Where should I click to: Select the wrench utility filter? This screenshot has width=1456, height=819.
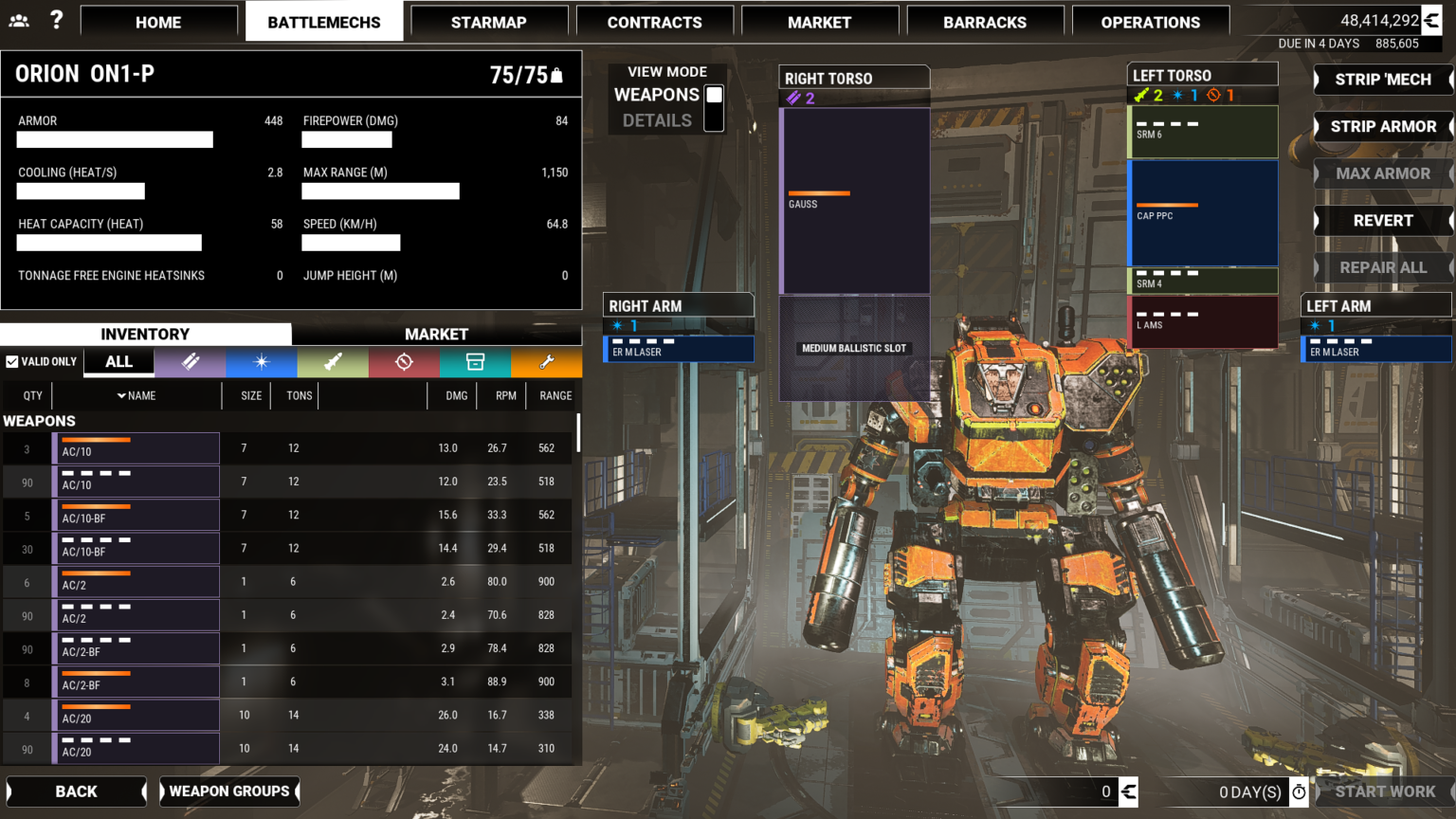tap(547, 362)
